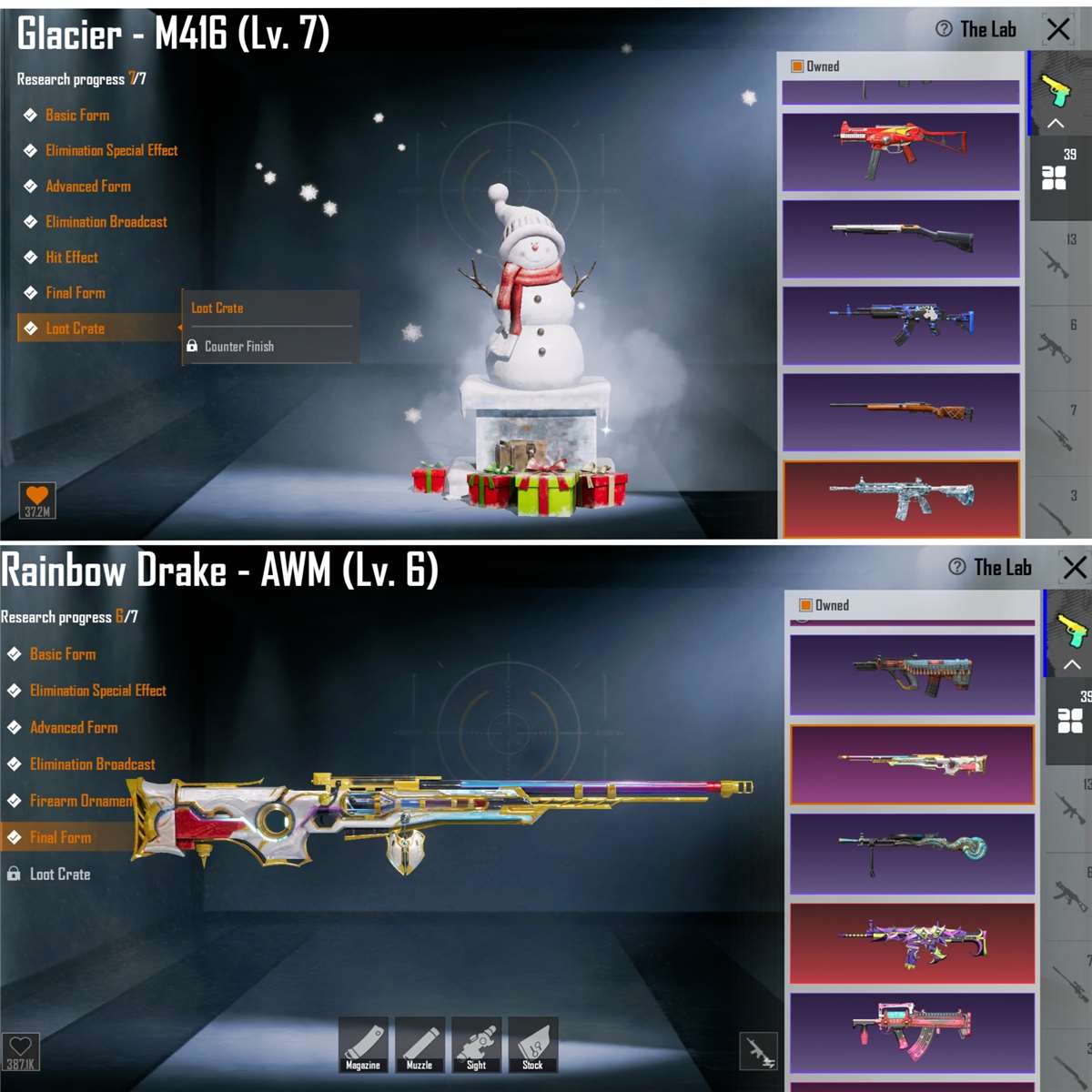Image resolution: width=1092 pixels, height=1092 pixels.
Task: Pick the purple spiked rifle skin thumbnail
Action: pos(912,943)
